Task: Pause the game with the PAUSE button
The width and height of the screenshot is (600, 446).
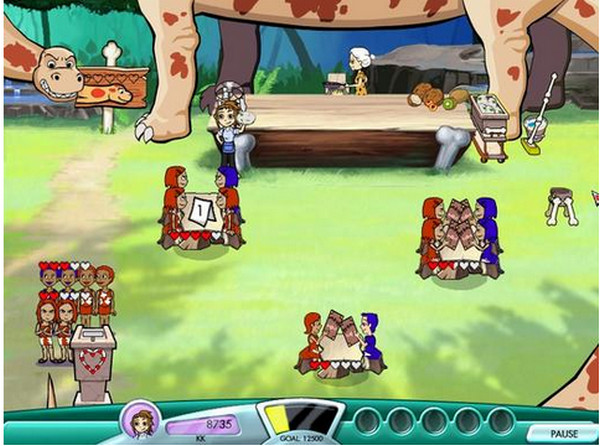Action: coord(563,433)
